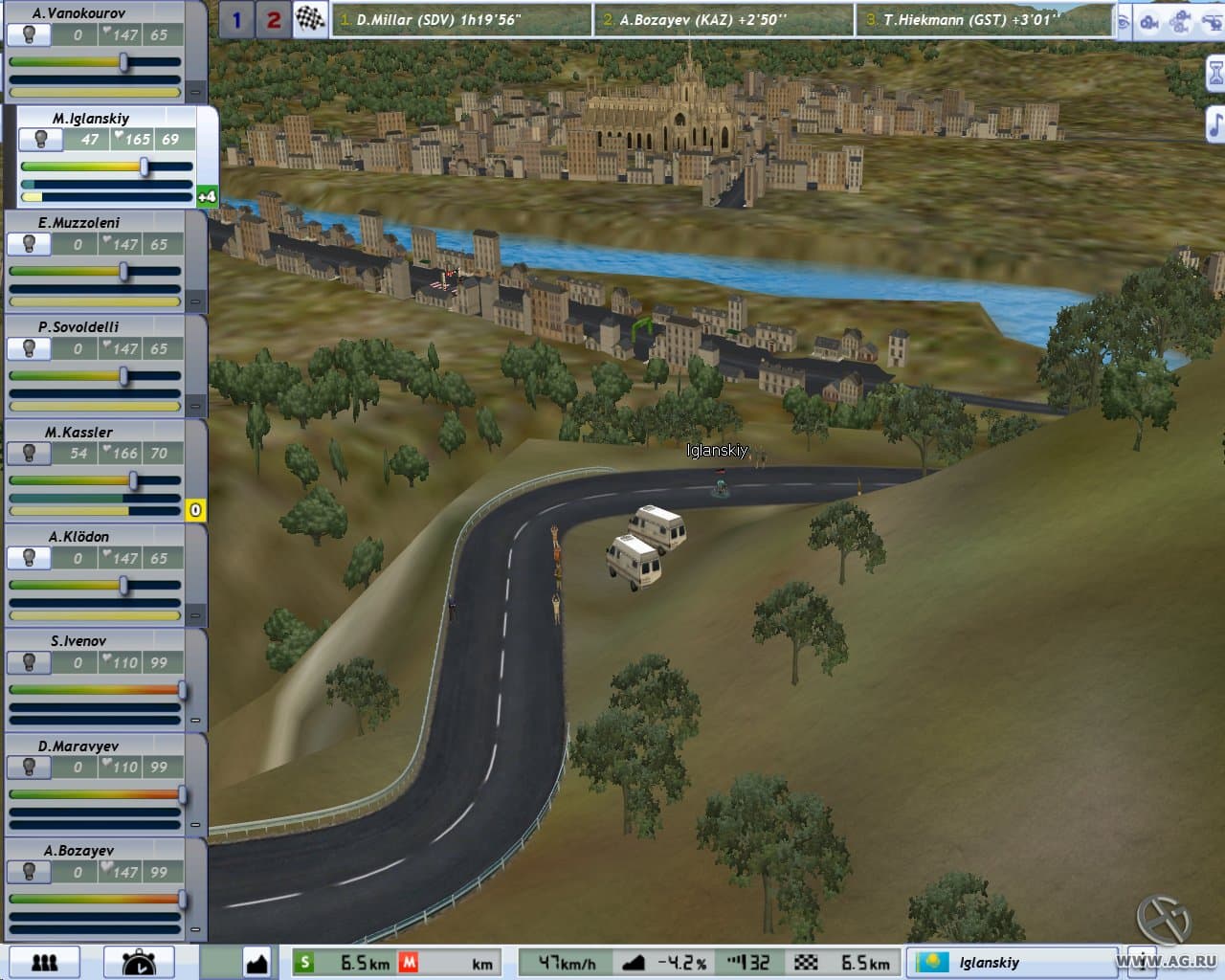Open the multi-camera view icon
This screenshot has height=980, width=1225.
[1179, 22]
